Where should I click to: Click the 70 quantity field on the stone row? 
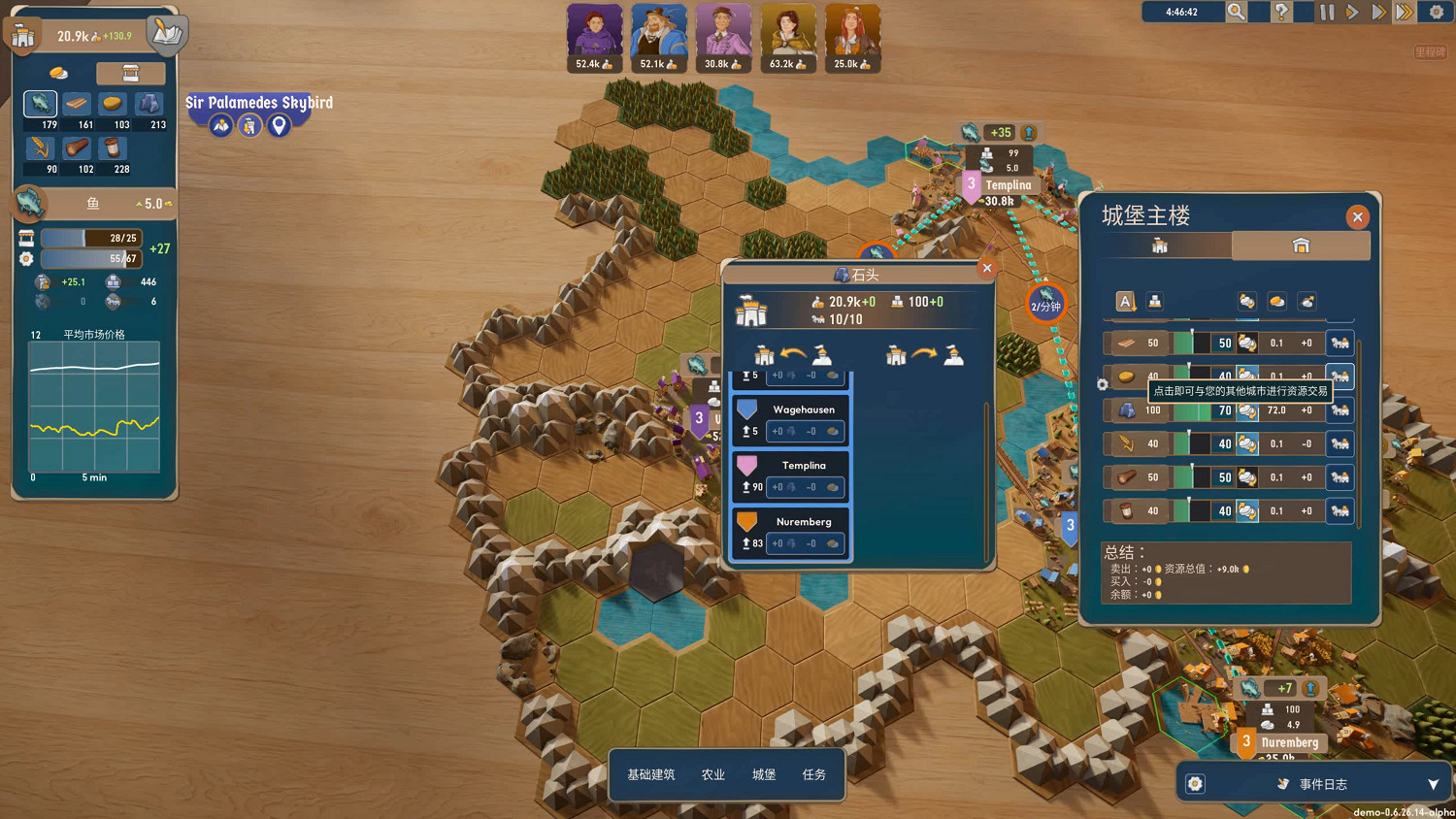tap(1224, 410)
